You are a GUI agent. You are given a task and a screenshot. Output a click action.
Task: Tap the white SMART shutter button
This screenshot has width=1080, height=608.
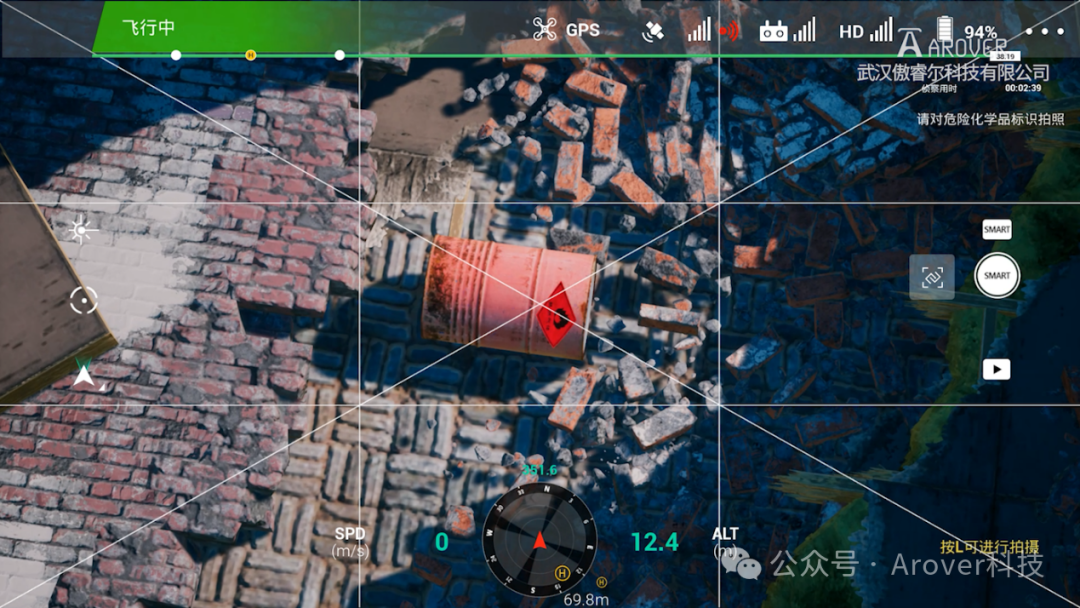[996, 276]
